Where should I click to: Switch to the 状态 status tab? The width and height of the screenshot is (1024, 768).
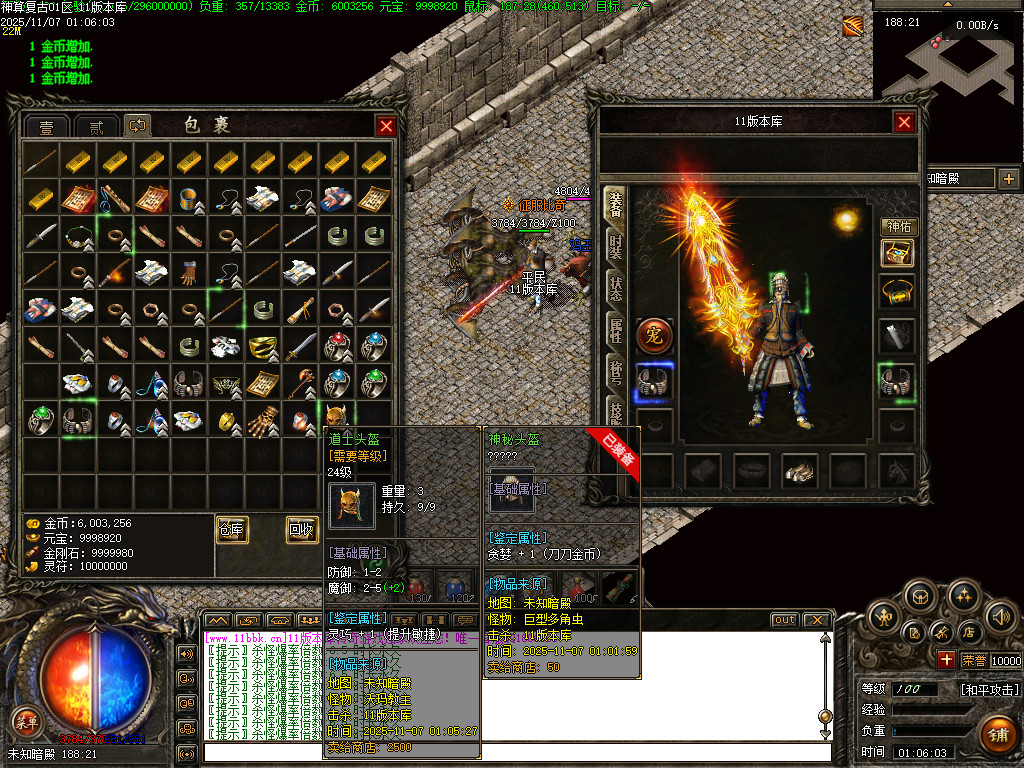coord(615,289)
